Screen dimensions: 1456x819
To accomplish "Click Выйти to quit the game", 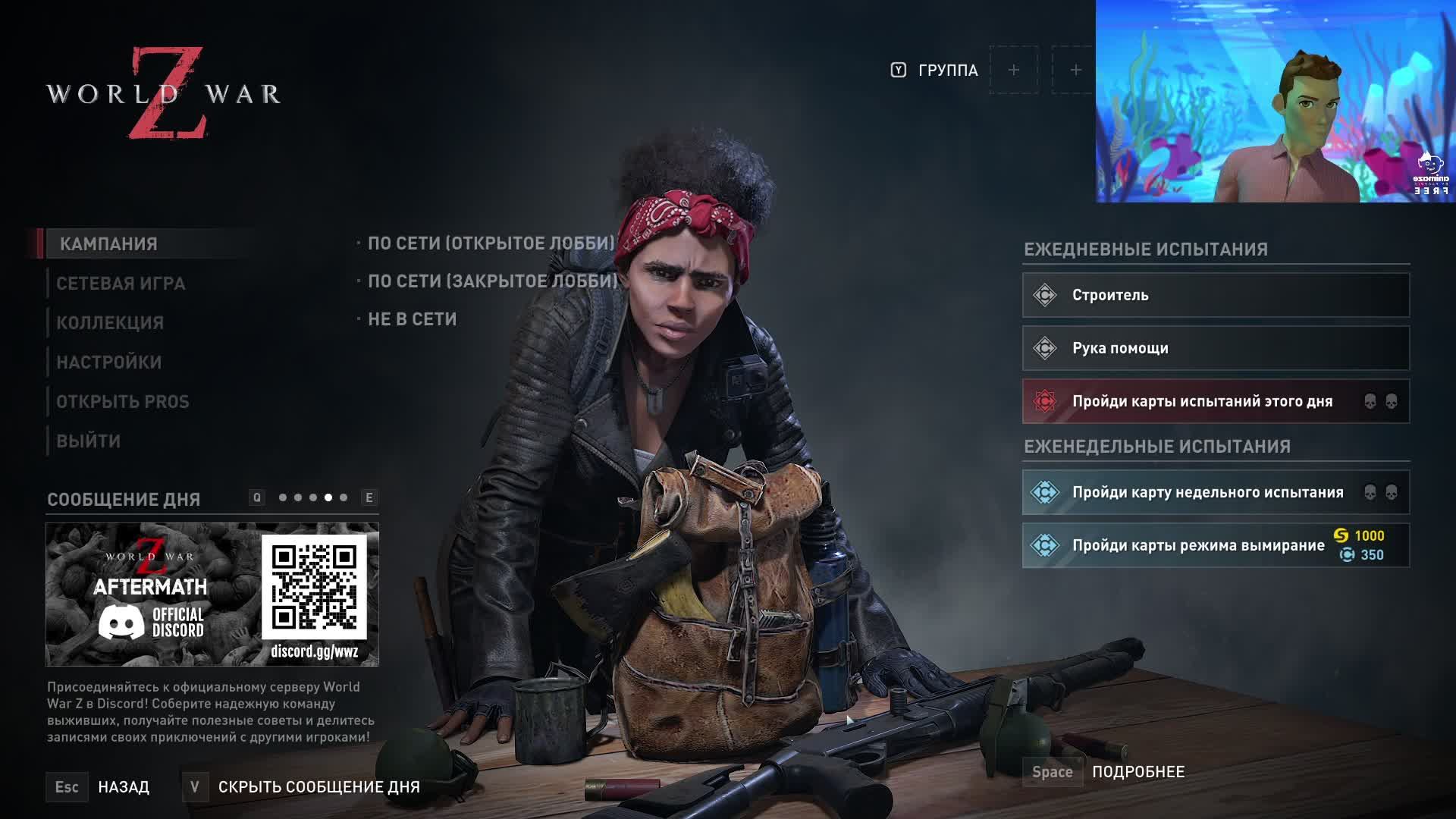I will coord(88,441).
